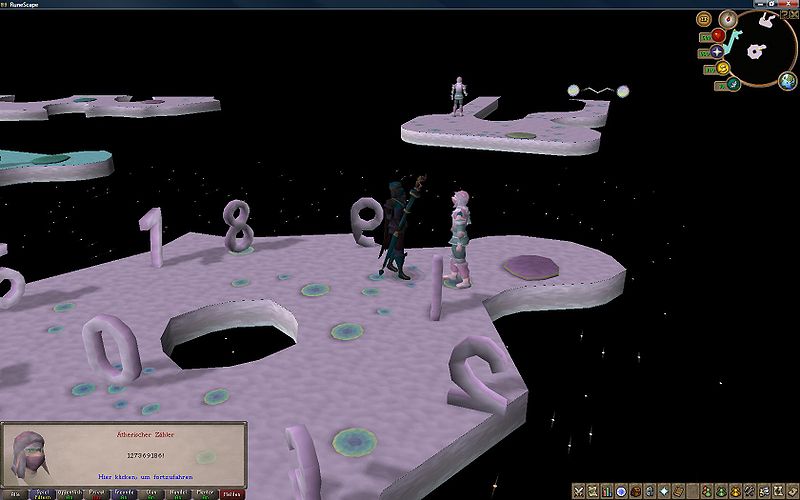Open the 'Alle' chat tab
This screenshot has width=800, height=500.
pyautogui.click(x=13, y=493)
